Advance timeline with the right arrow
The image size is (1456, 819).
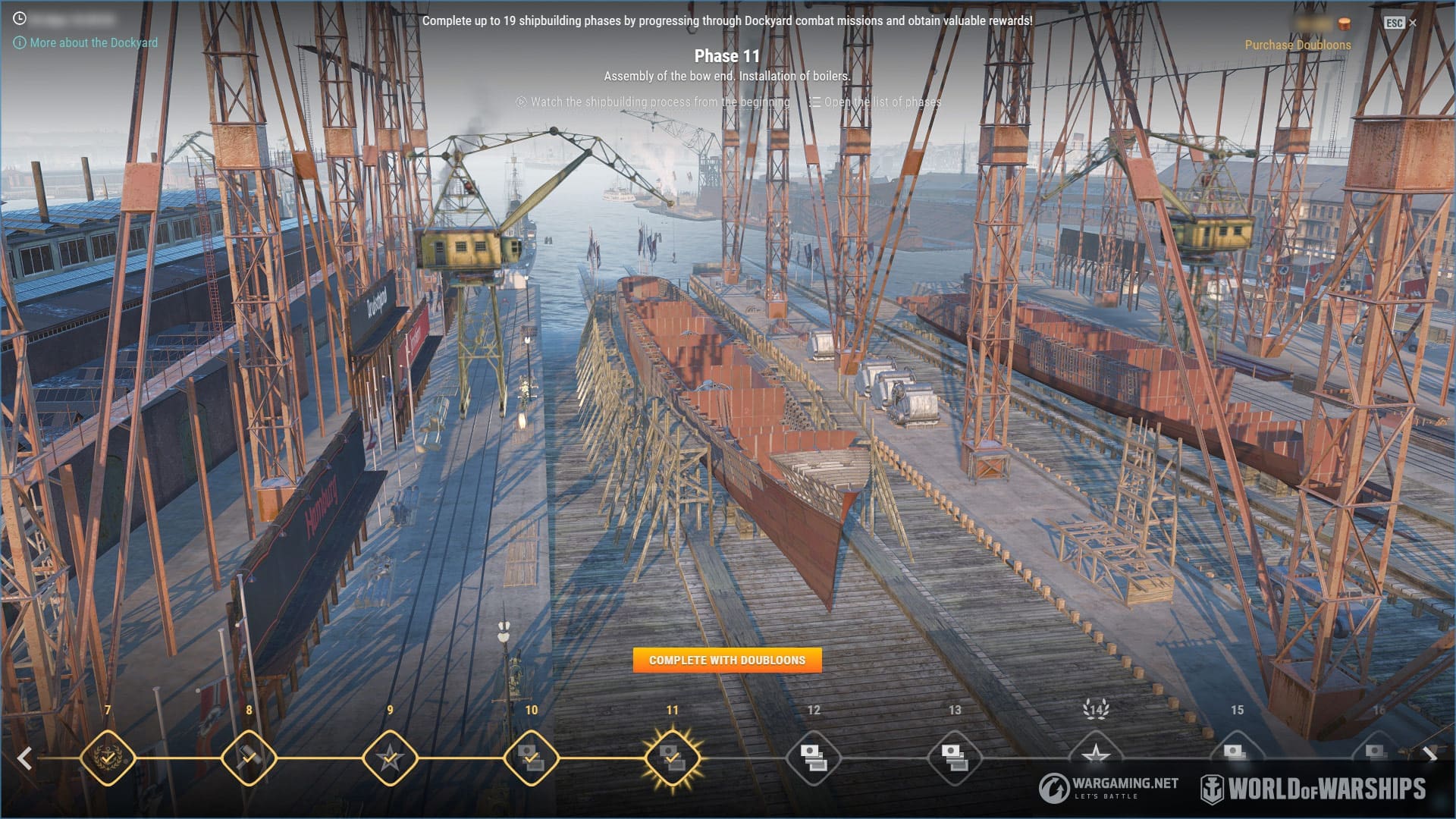(x=1429, y=755)
